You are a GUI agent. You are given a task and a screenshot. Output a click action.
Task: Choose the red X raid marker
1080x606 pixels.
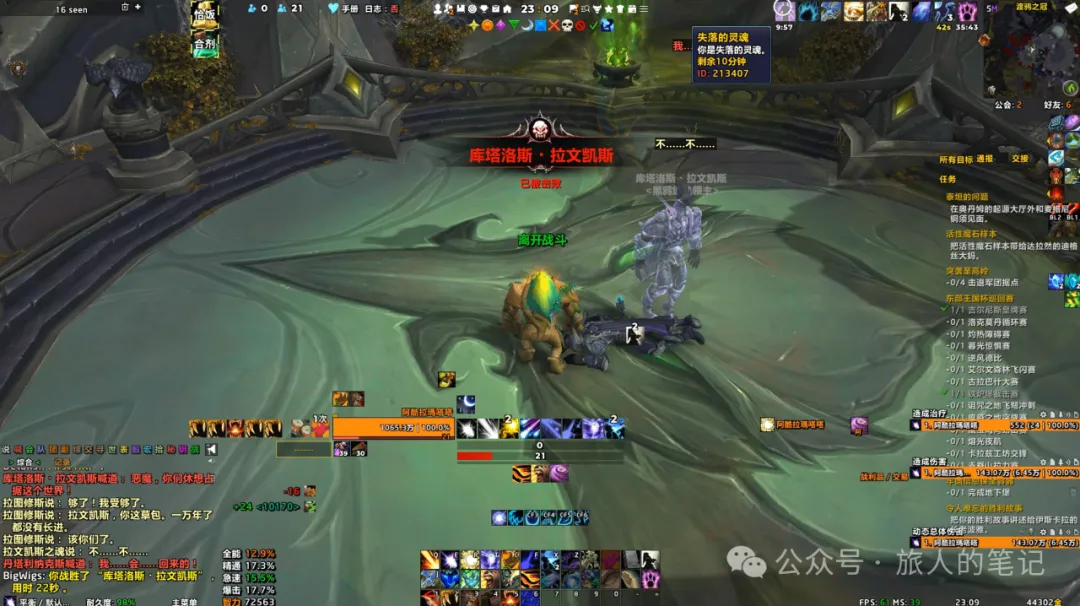tap(553, 25)
